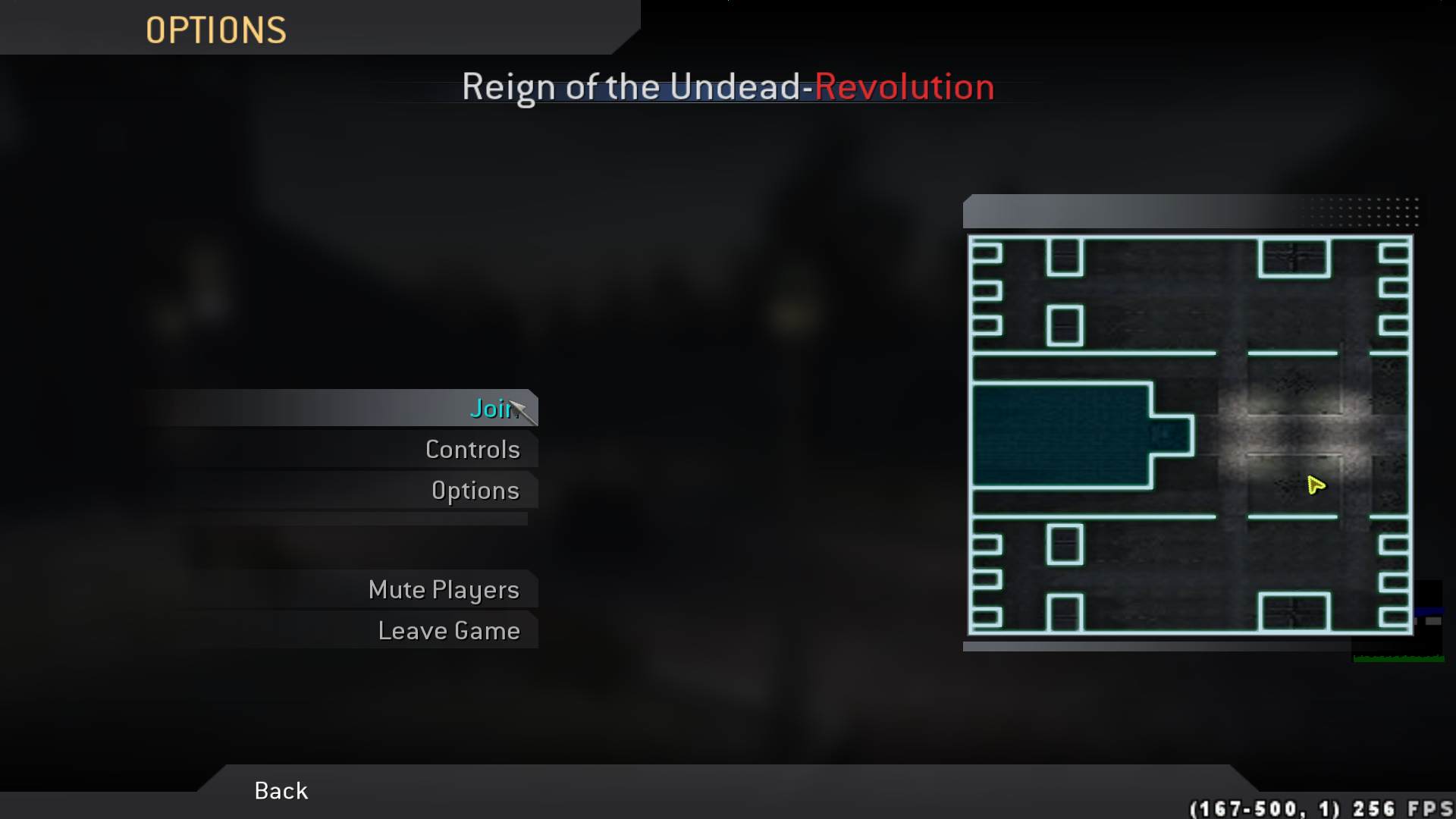Viewport: 1456px width, 819px height.
Task: Click the yellow player arrow marker on minimap
Action: [1315, 485]
